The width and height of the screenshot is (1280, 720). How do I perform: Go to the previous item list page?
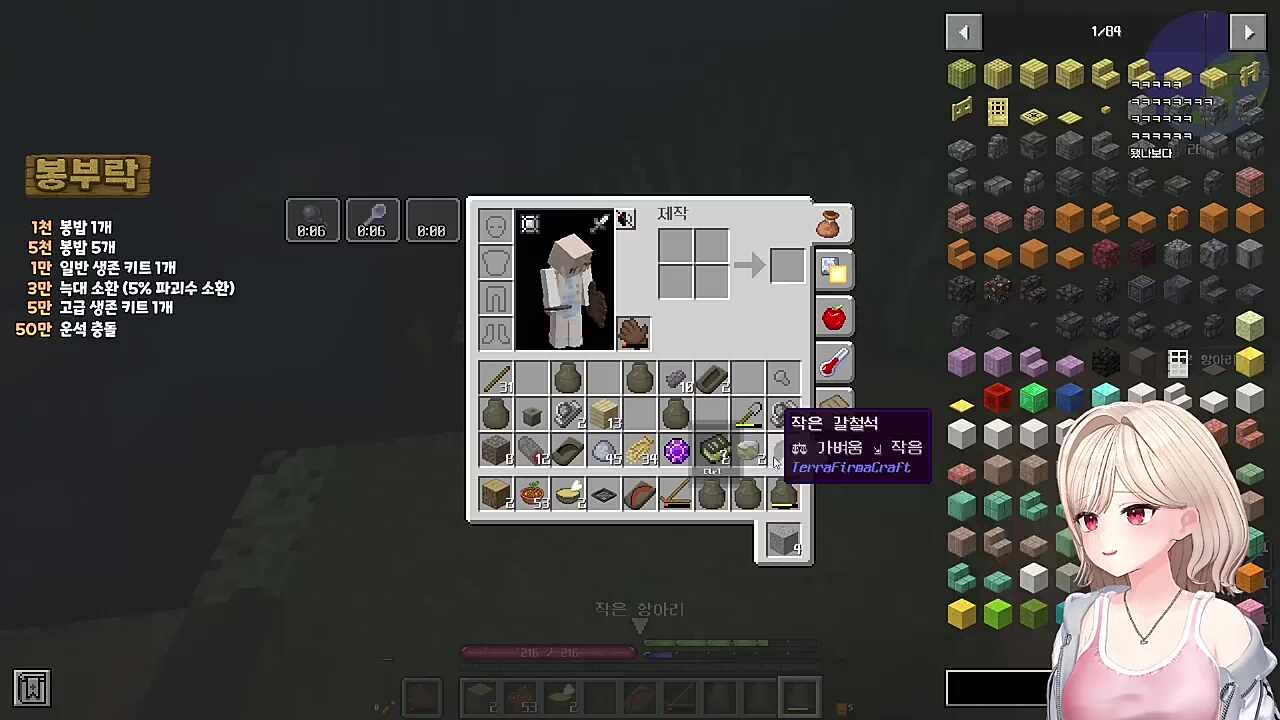click(x=963, y=32)
